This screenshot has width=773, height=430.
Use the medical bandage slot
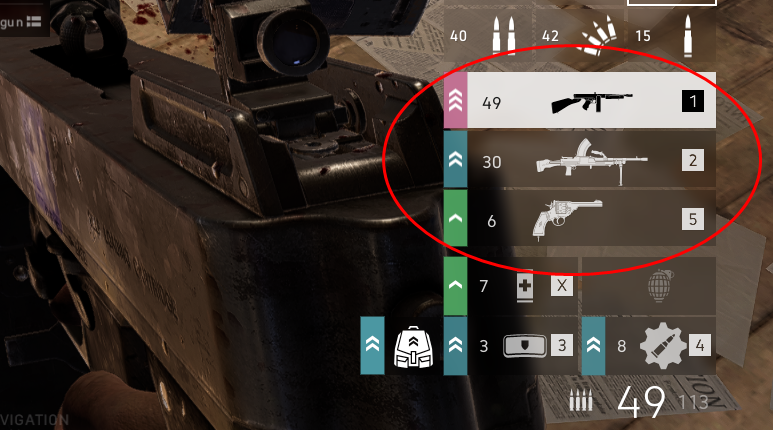[524, 287]
